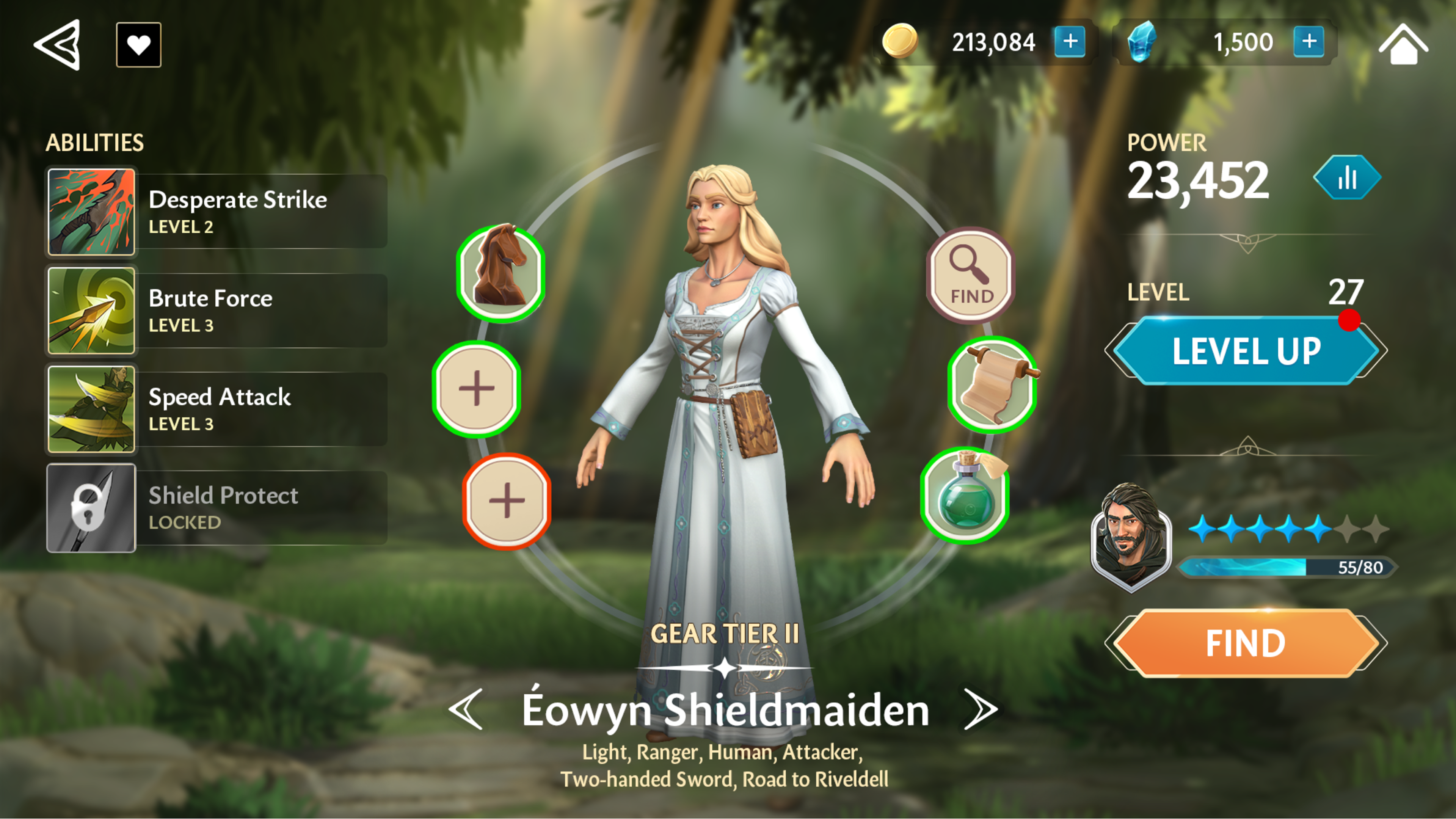Select the horse figurine gear slot
The image size is (1456, 819).
(500, 273)
